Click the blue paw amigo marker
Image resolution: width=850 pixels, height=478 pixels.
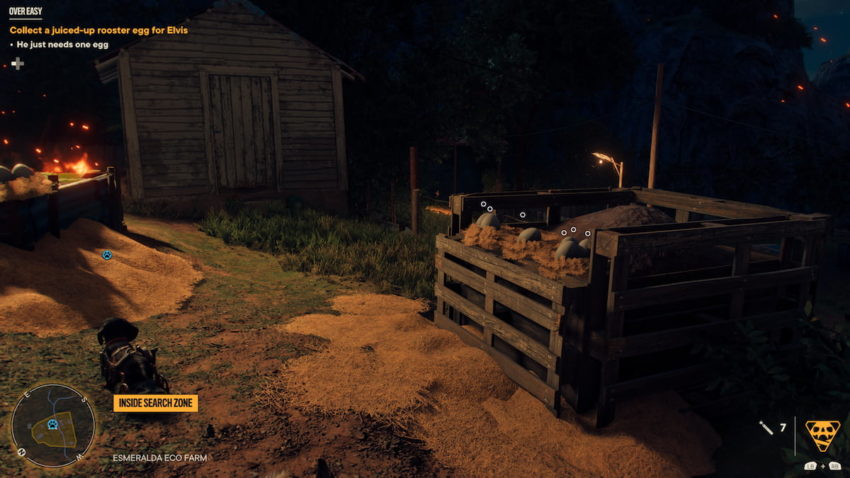pyautogui.click(x=107, y=255)
